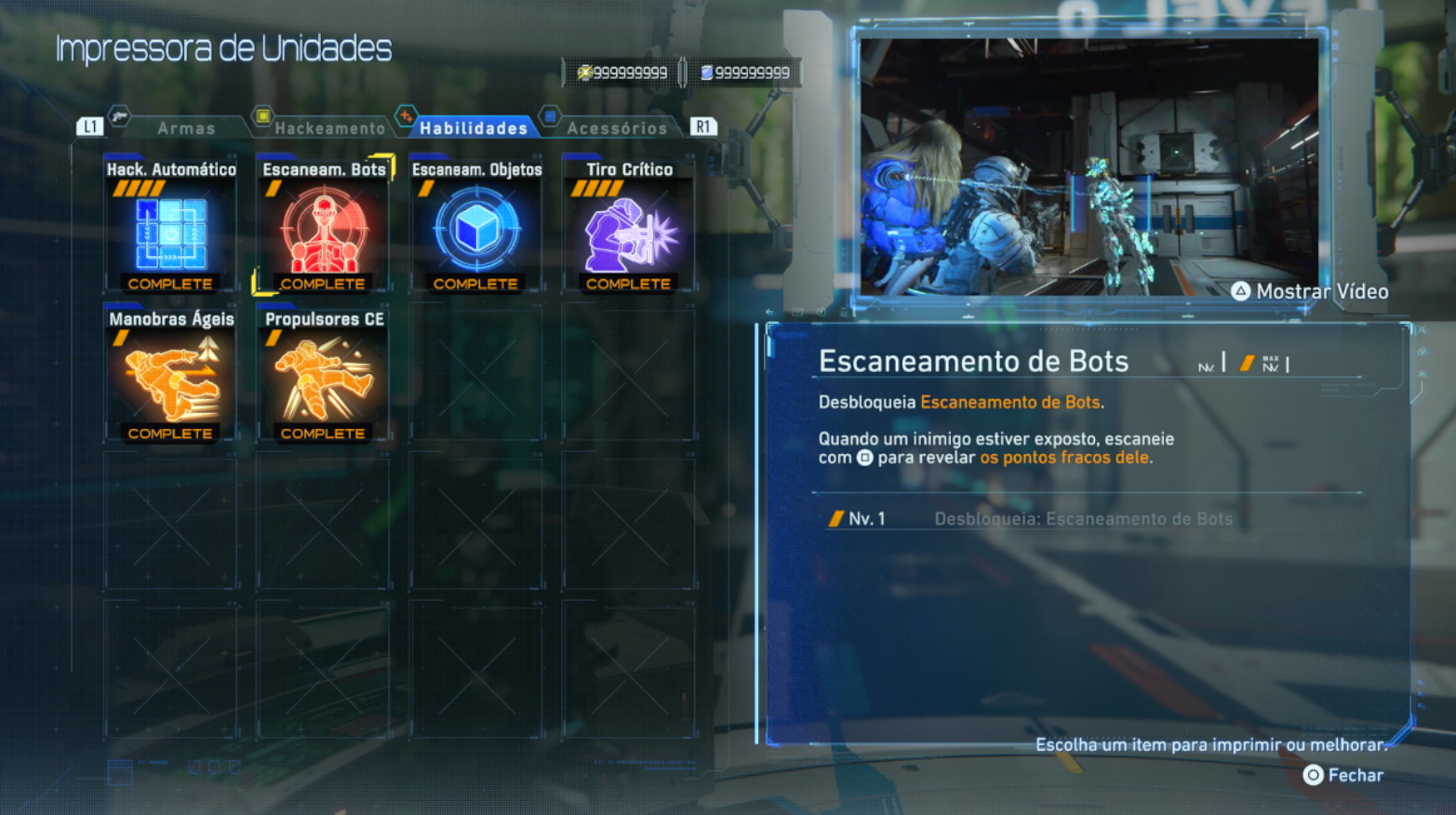1456x815 pixels.
Task: Choose the Escaneam. Bots skill tile
Action: click(323, 226)
